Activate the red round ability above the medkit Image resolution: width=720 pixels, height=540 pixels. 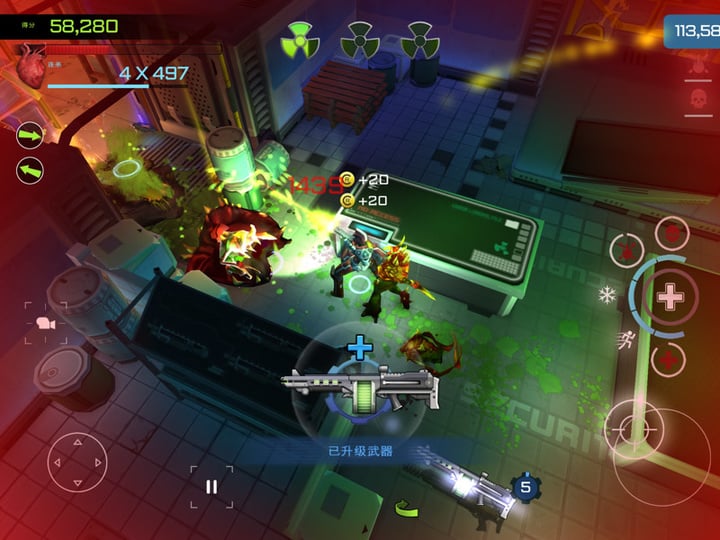(x=672, y=233)
